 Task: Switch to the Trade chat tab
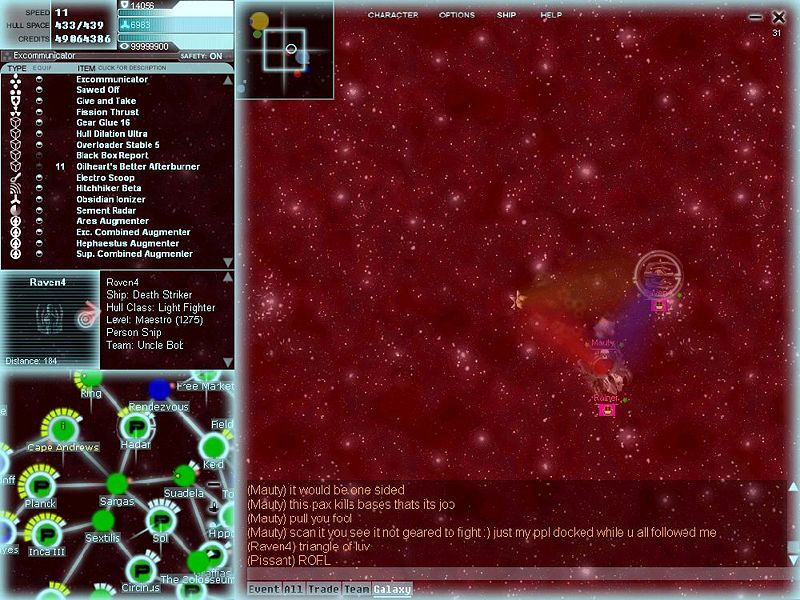[x=324, y=590]
